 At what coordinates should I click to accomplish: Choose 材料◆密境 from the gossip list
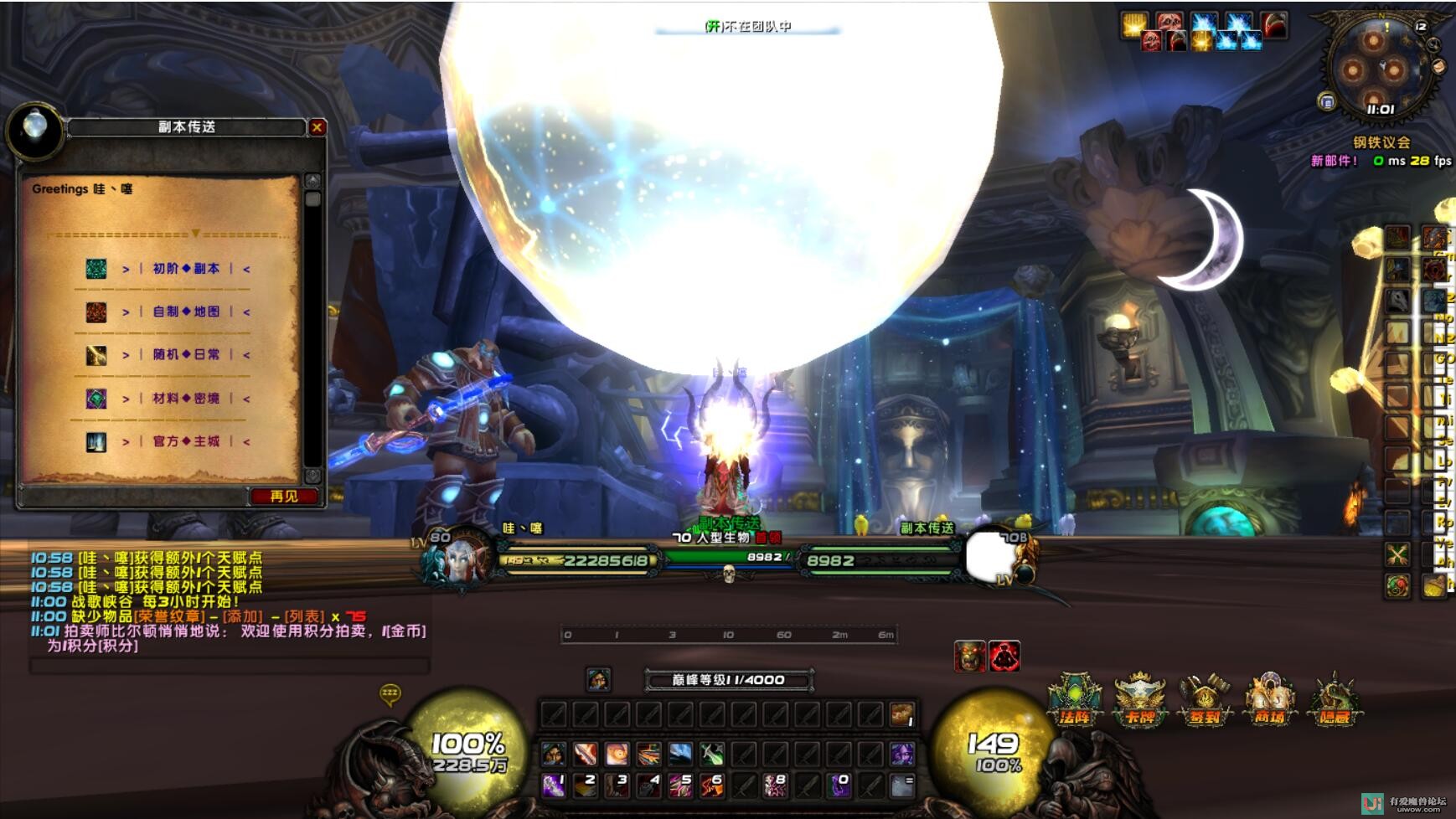click(185, 399)
